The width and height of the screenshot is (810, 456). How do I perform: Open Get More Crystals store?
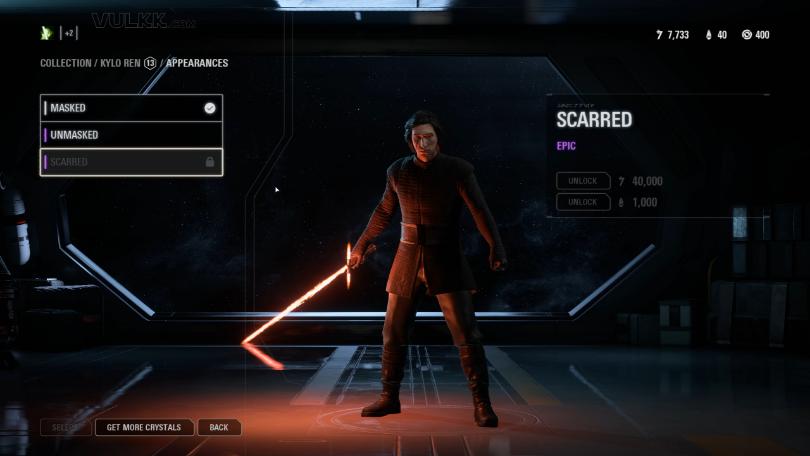(144, 427)
